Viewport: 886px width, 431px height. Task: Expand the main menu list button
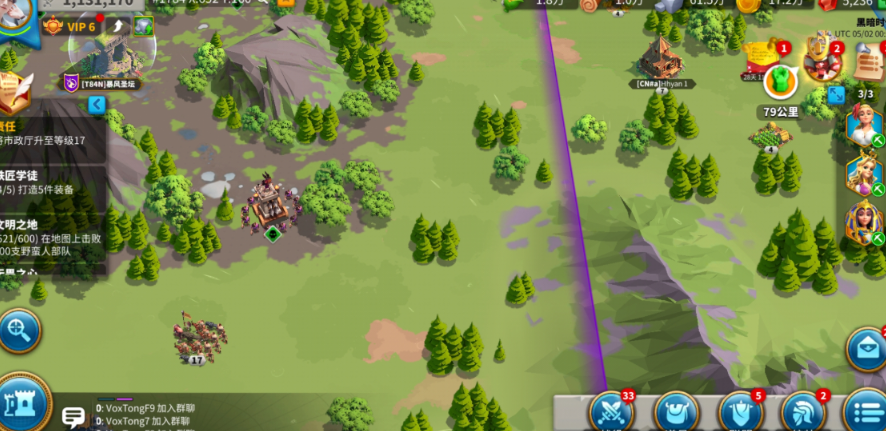point(865,412)
